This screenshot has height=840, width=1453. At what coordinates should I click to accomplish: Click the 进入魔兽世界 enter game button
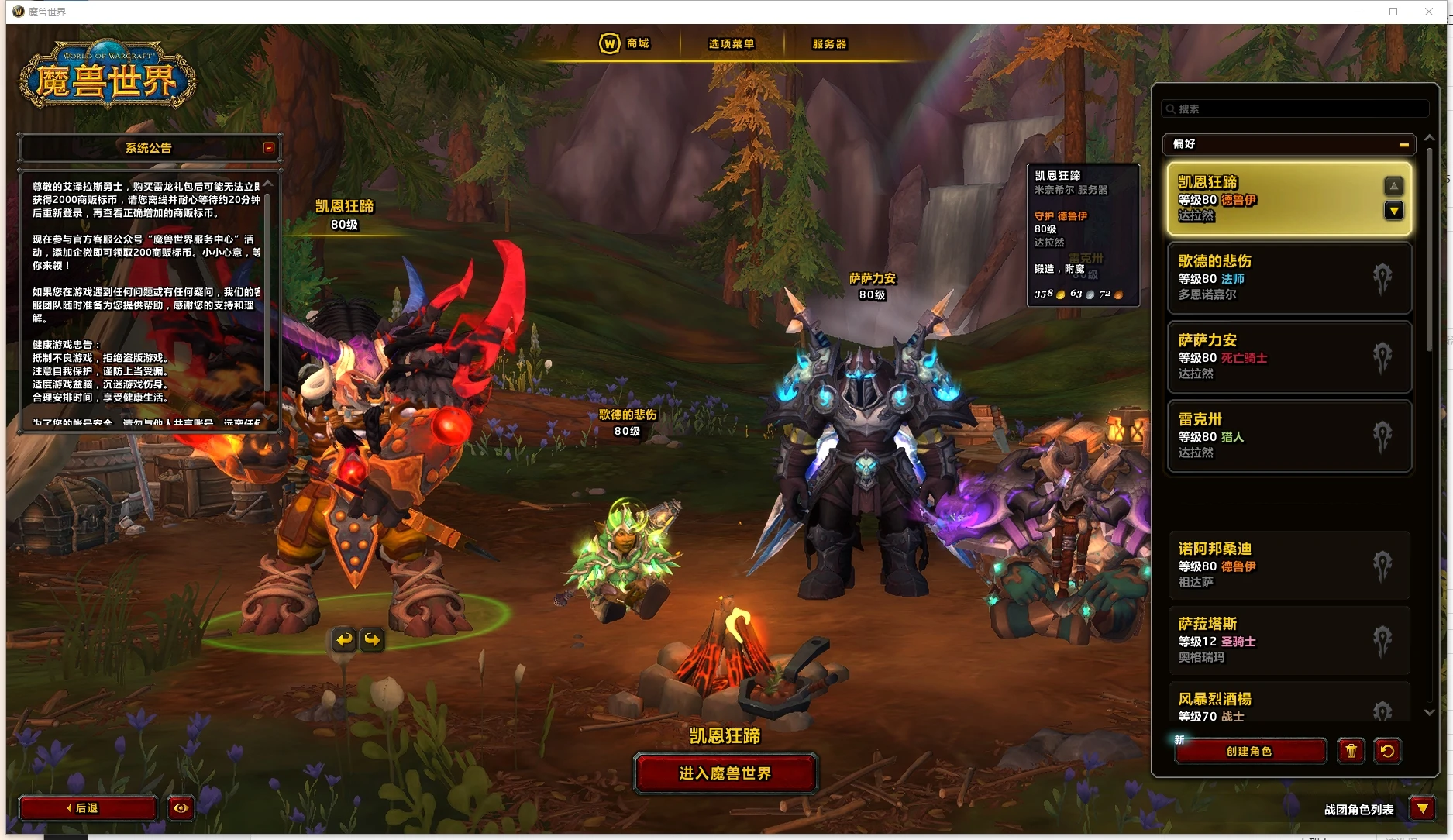pos(725,773)
